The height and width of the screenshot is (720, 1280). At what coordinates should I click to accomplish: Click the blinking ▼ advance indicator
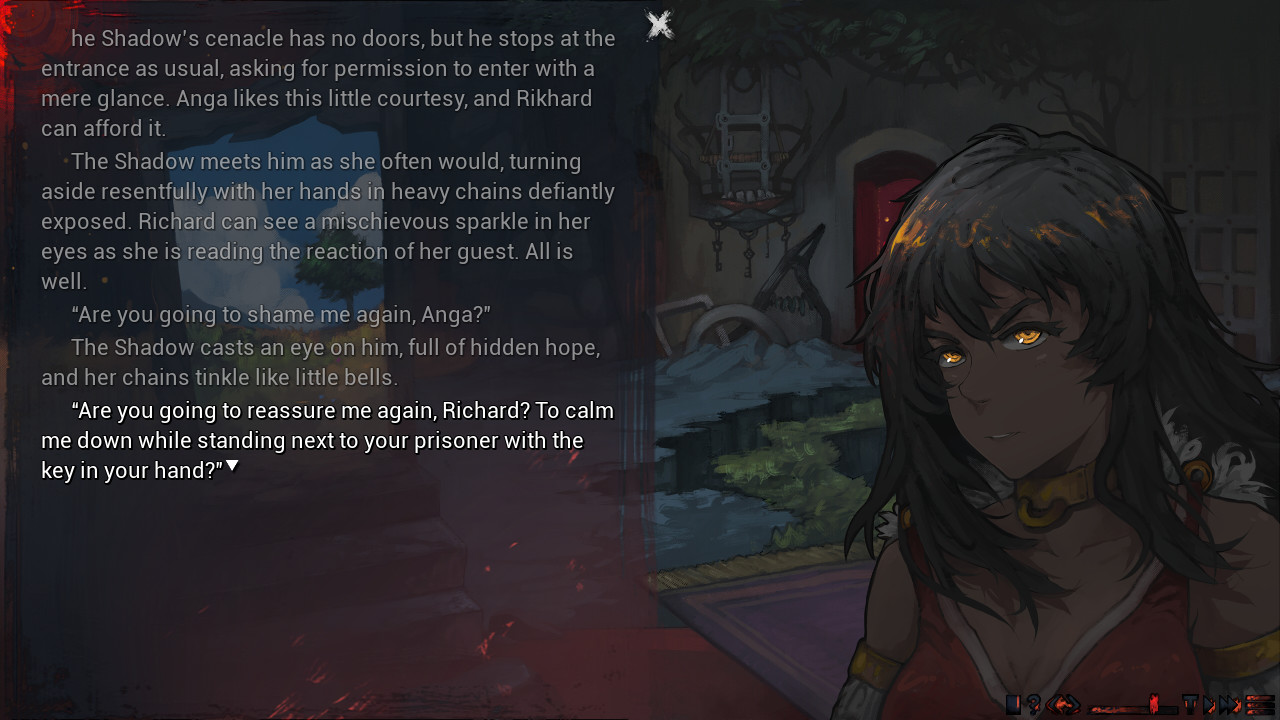232,465
